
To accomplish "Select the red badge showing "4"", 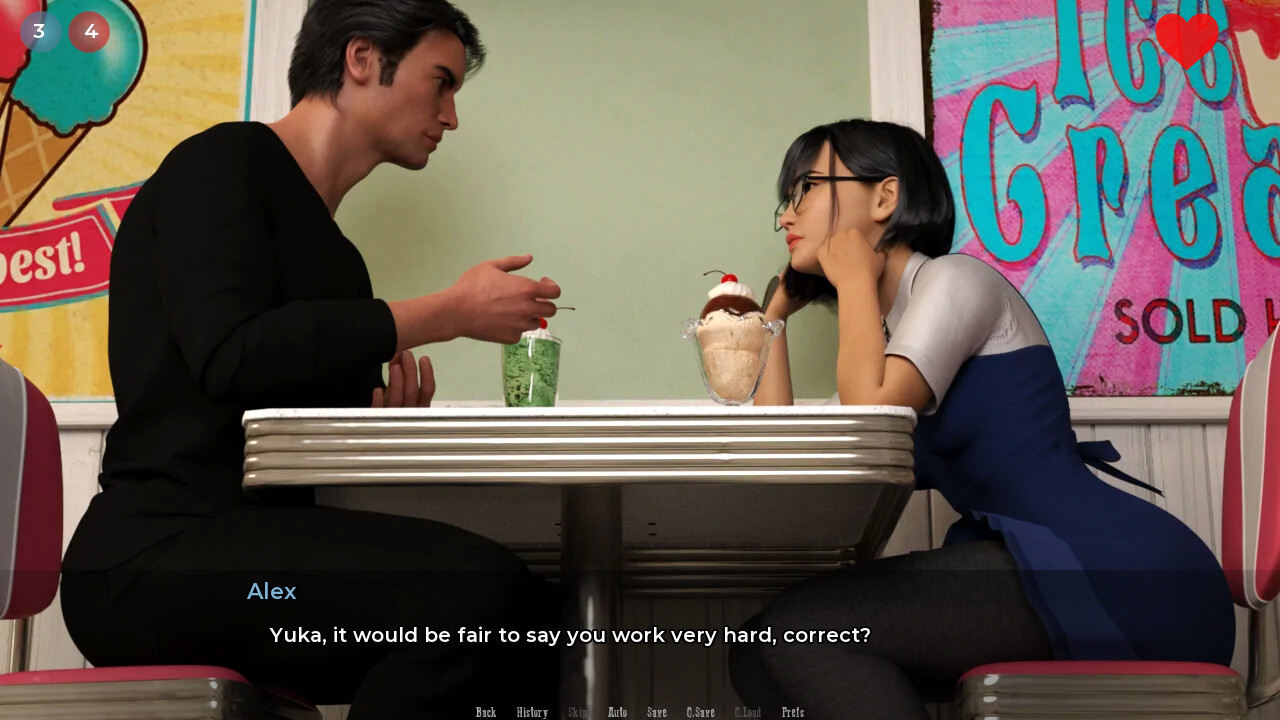I will [x=90, y=31].
